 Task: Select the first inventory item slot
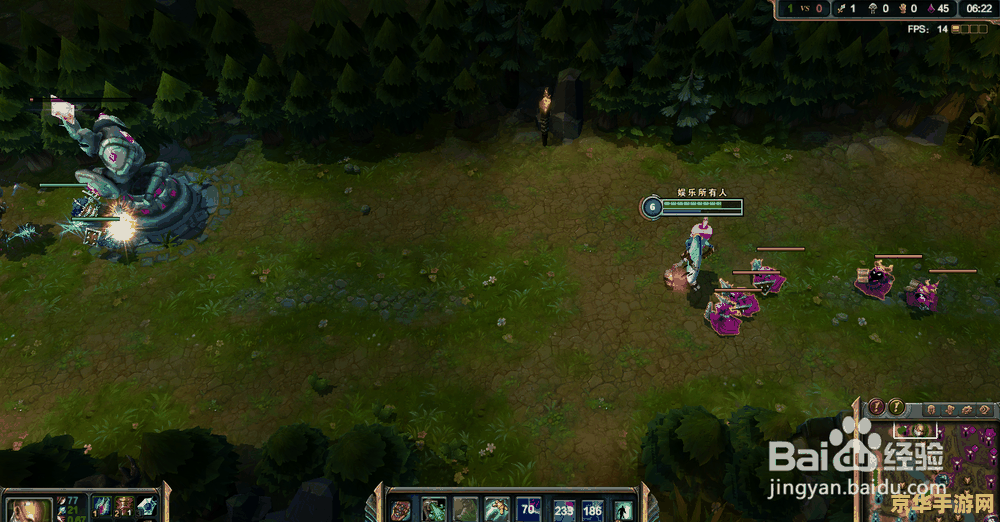pos(101,507)
